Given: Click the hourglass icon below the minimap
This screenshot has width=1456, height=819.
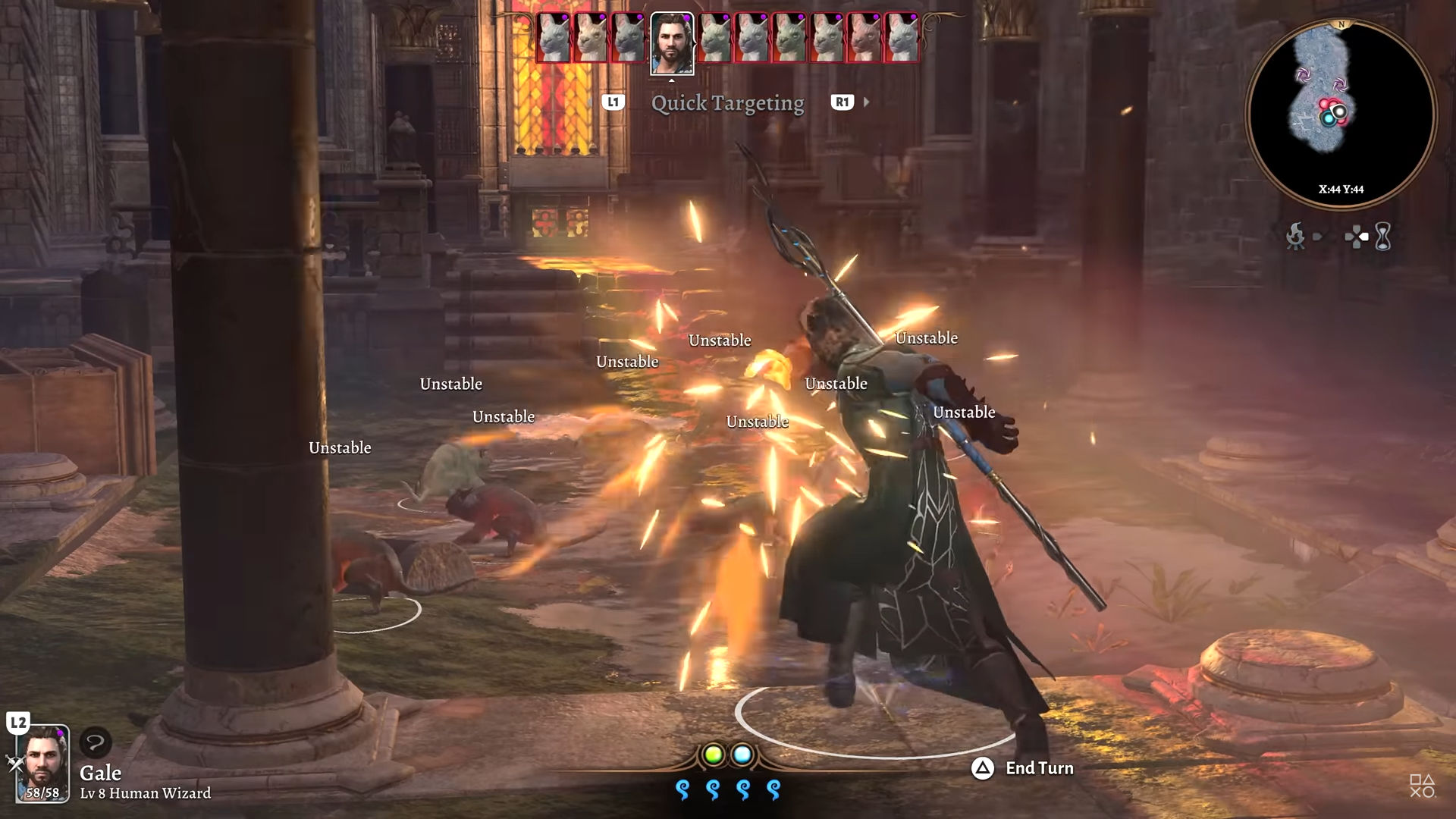Looking at the screenshot, I should tap(1383, 237).
